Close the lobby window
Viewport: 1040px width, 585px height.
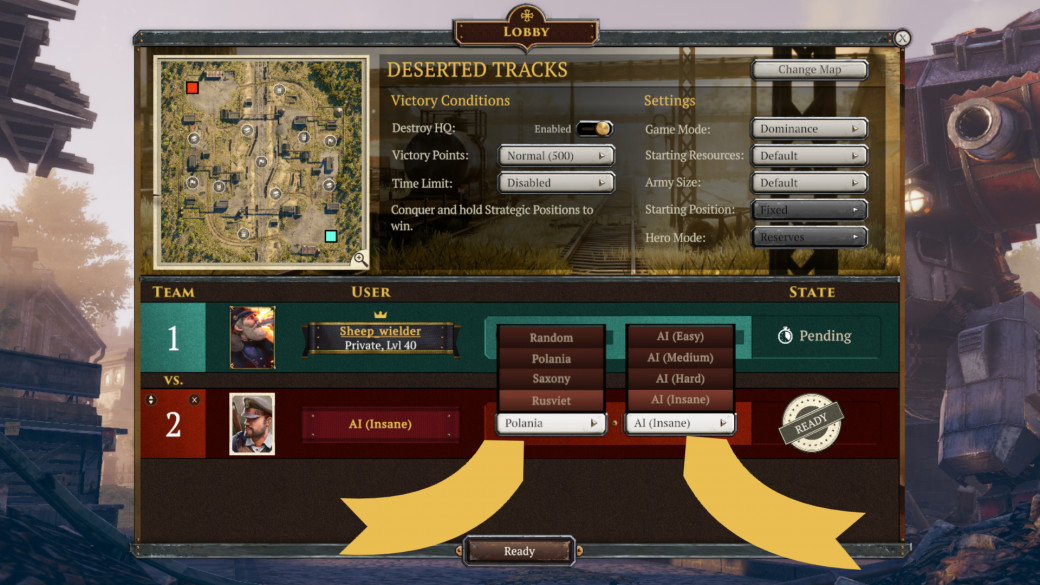click(902, 38)
